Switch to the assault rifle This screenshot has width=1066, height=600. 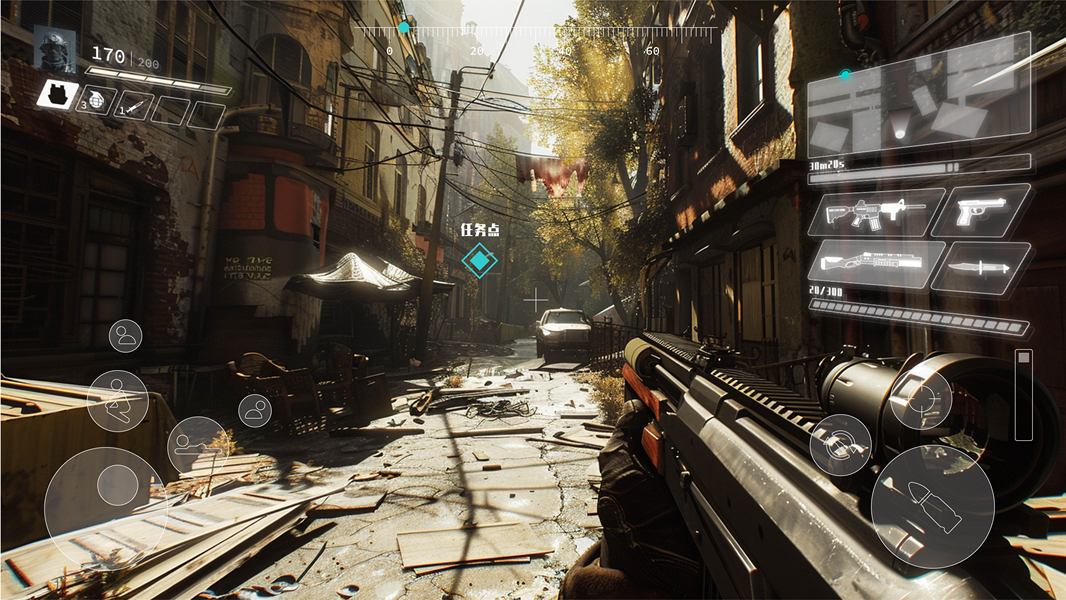point(875,213)
